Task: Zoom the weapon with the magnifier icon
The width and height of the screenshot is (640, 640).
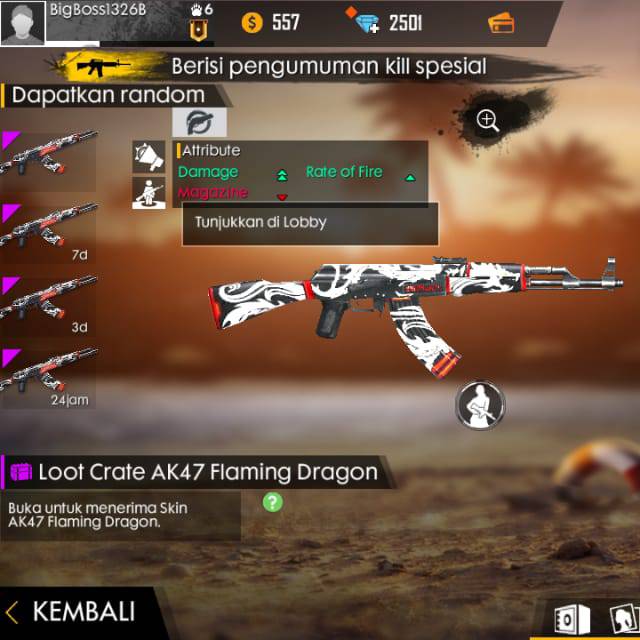Action: coord(488,121)
